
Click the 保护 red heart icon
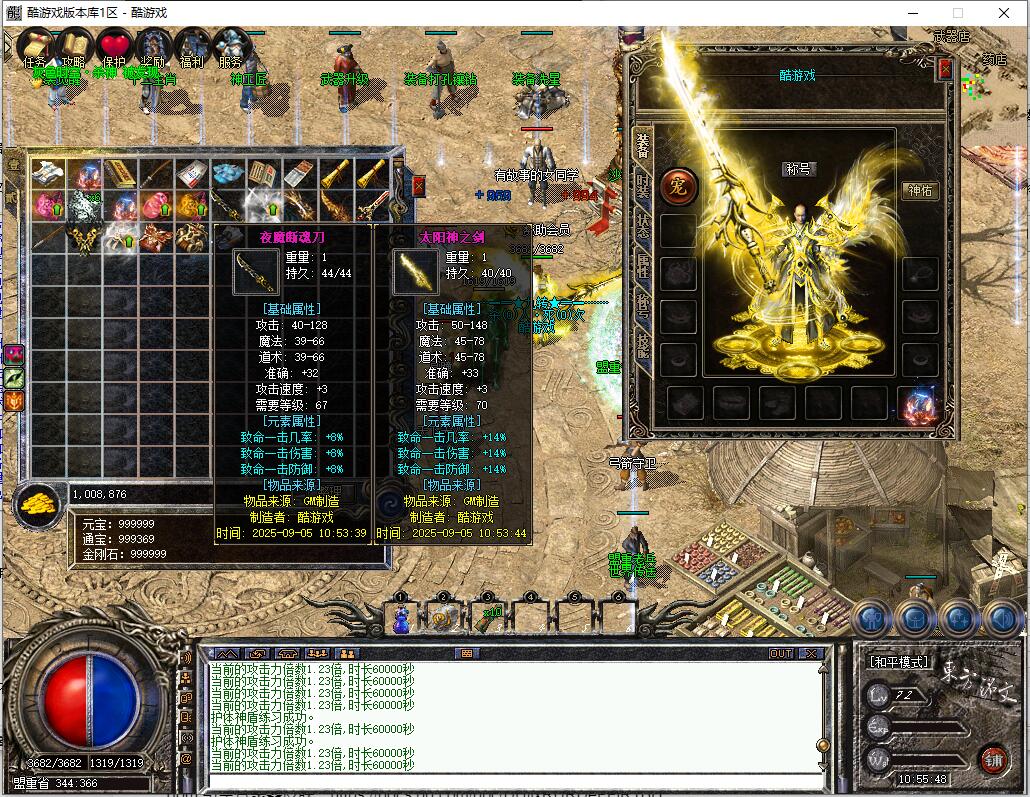coord(114,47)
